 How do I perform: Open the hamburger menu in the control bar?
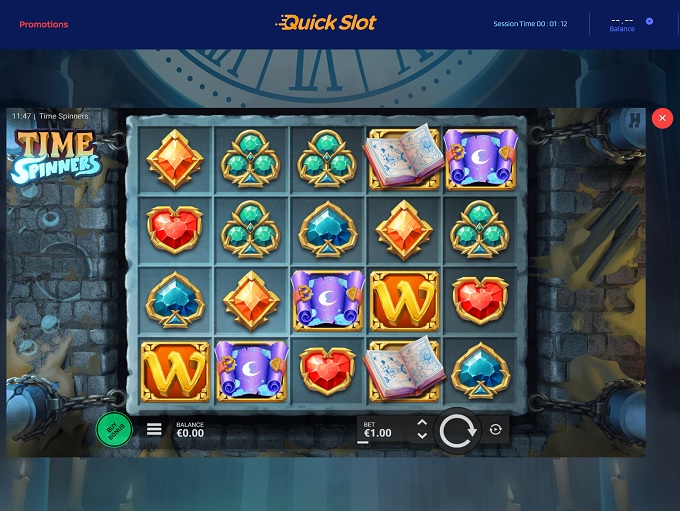[x=154, y=430]
